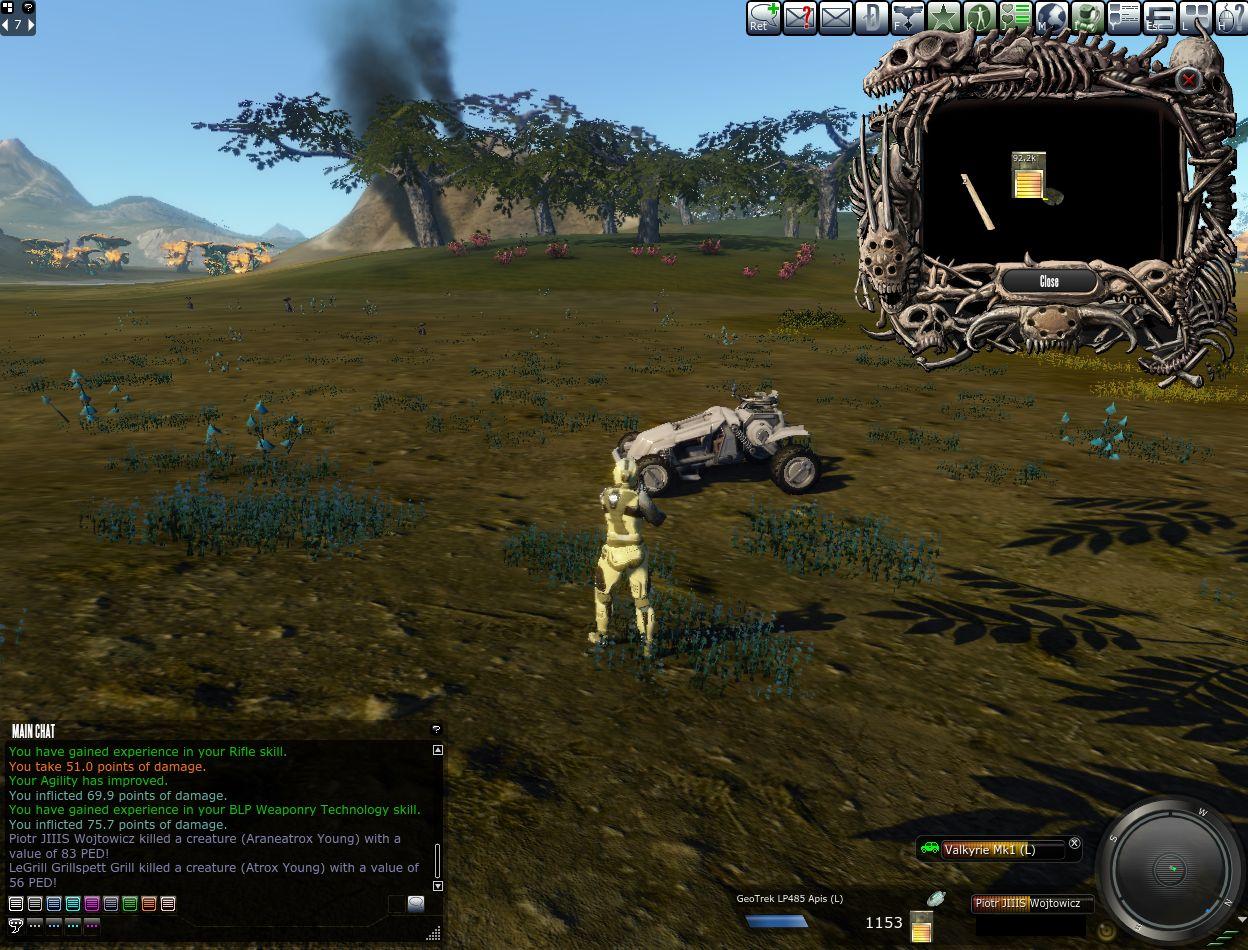Open the chat speech bubble input button
The image size is (1248, 950).
tap(416, 904)
